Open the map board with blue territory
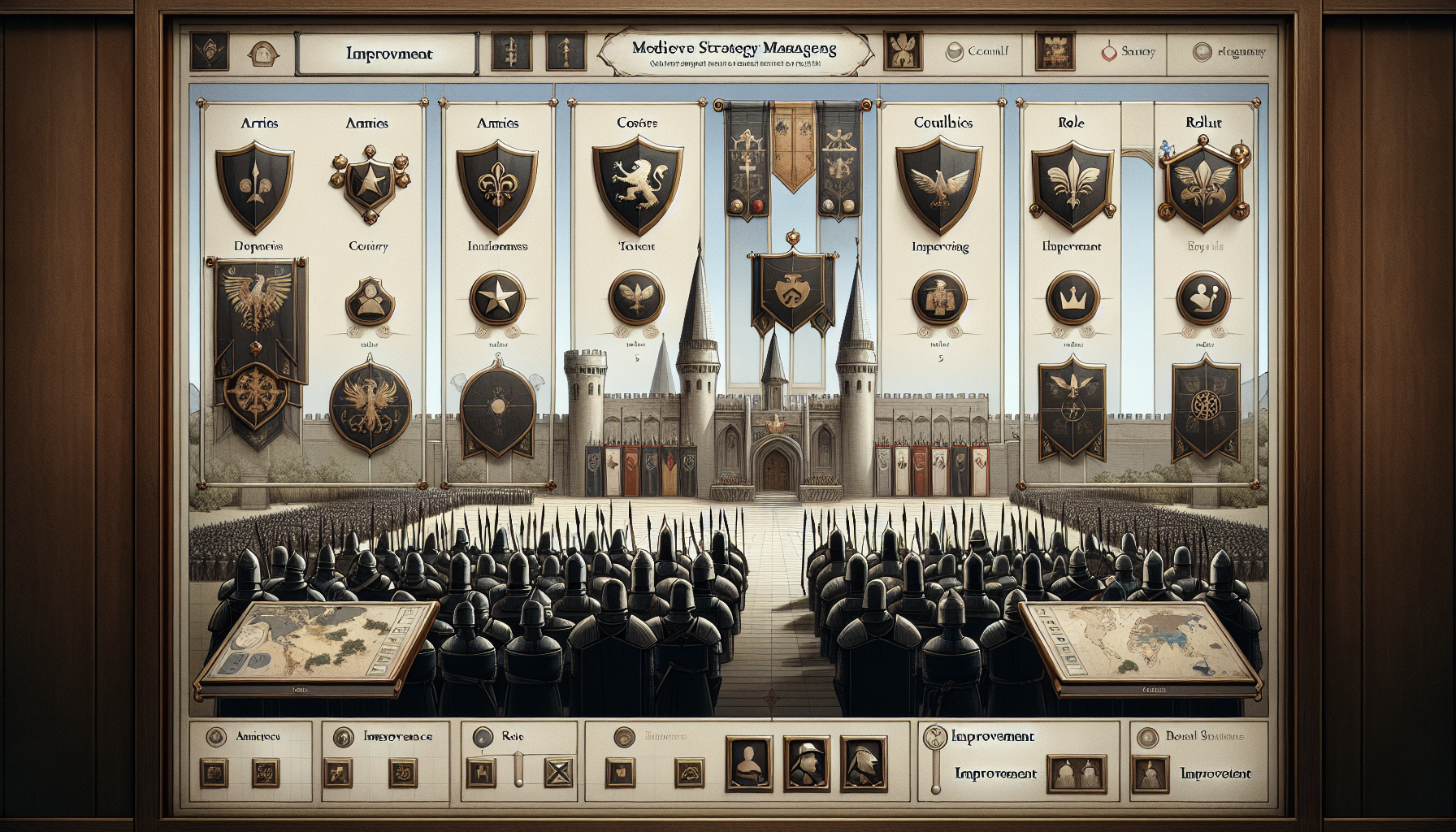 pyautogui.click(x=1140, y=647)
